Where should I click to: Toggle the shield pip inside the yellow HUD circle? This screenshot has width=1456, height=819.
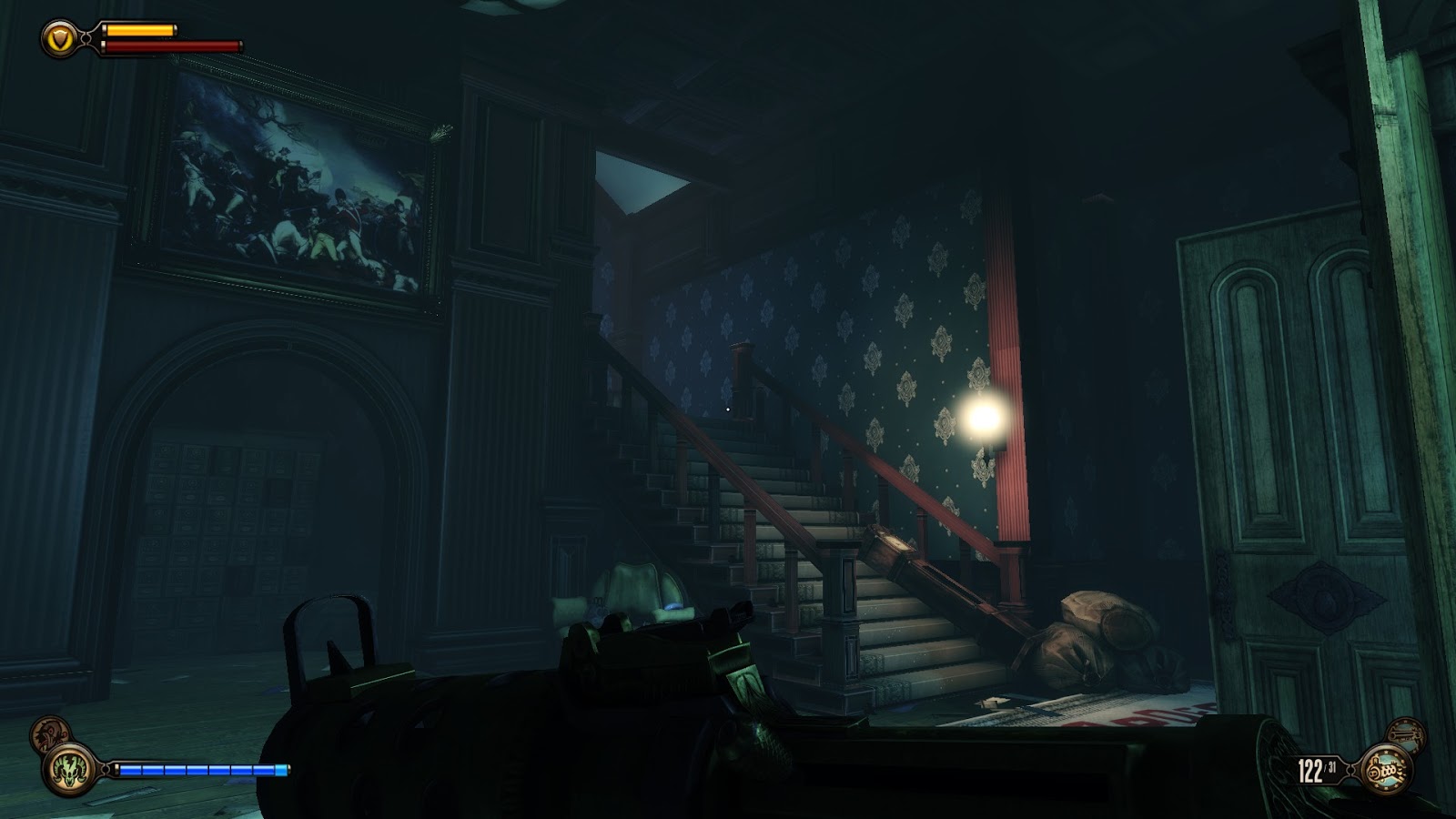click(58, 36)
